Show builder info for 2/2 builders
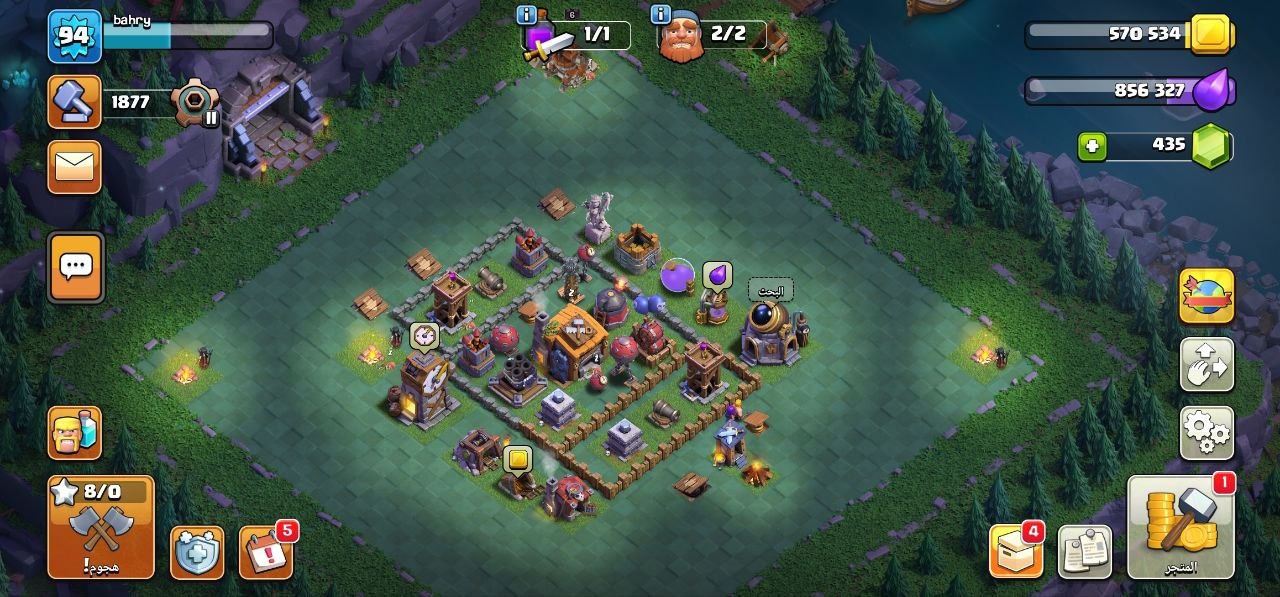 (x=660, y=14)
